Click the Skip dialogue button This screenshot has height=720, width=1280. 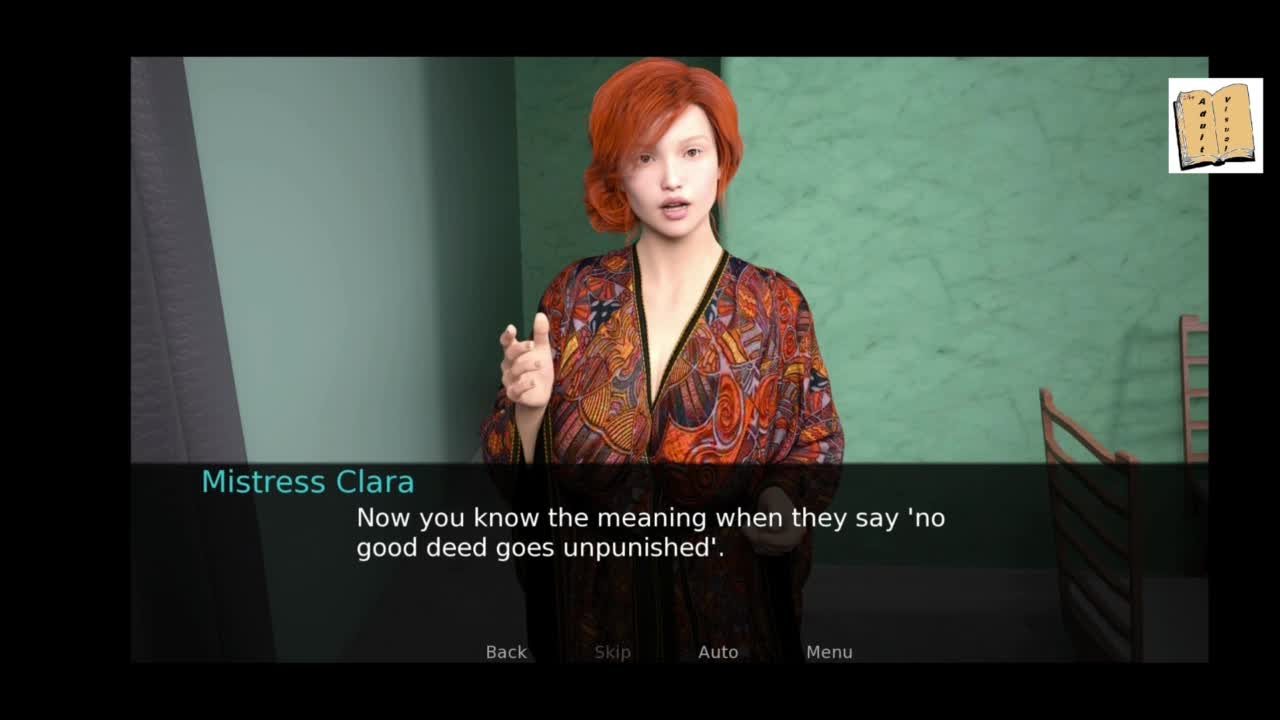[612, 652]
